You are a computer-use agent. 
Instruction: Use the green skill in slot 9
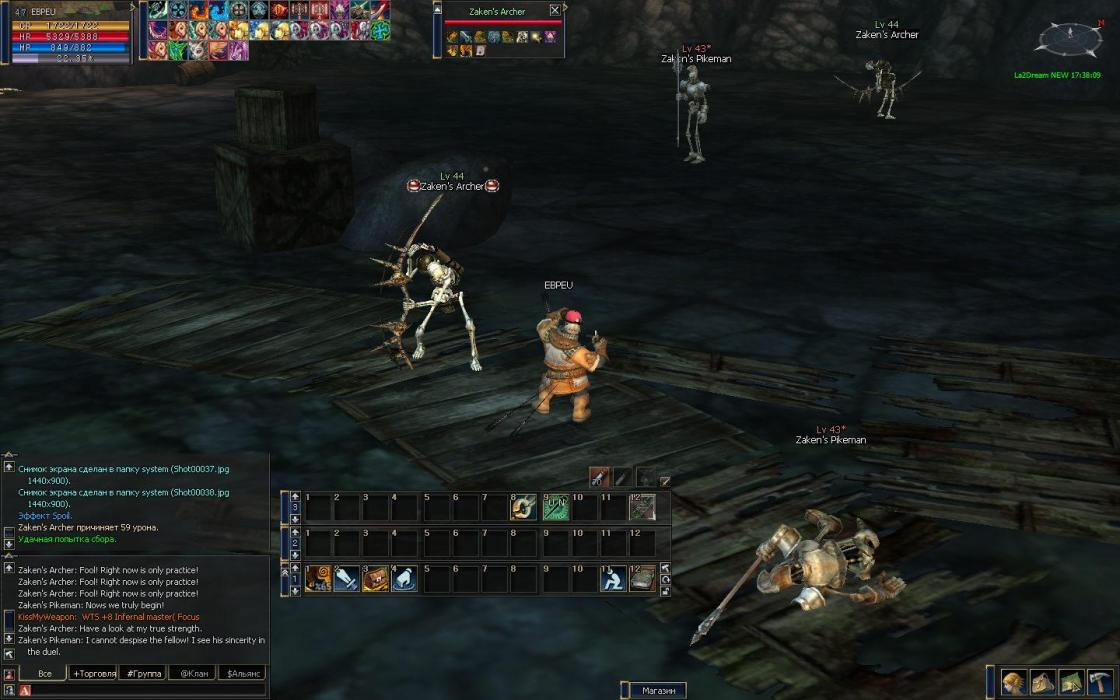pos(555,507)
